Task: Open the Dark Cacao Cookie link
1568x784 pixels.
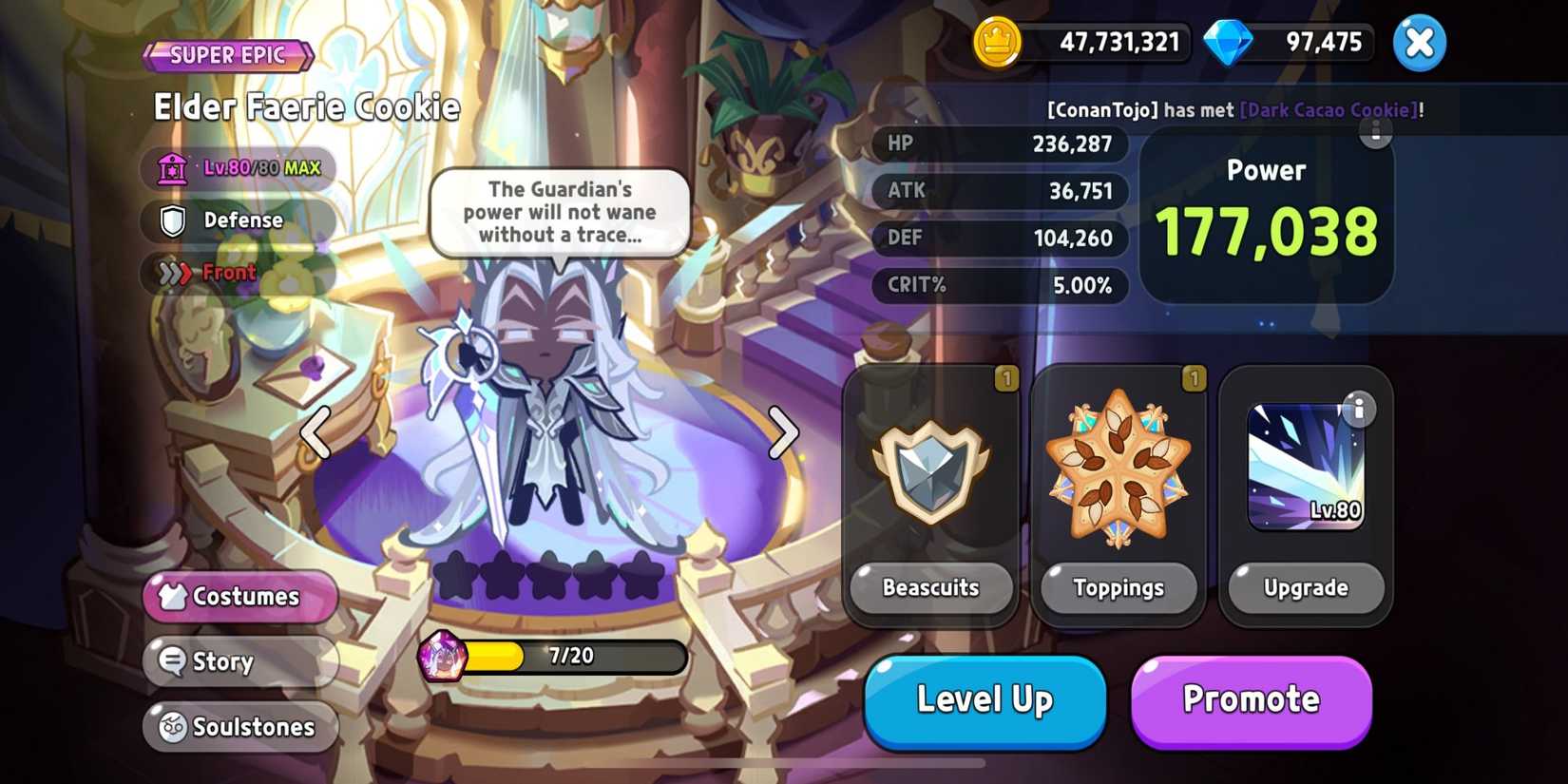Action: pyautogui.click(x=1329, y=109)
